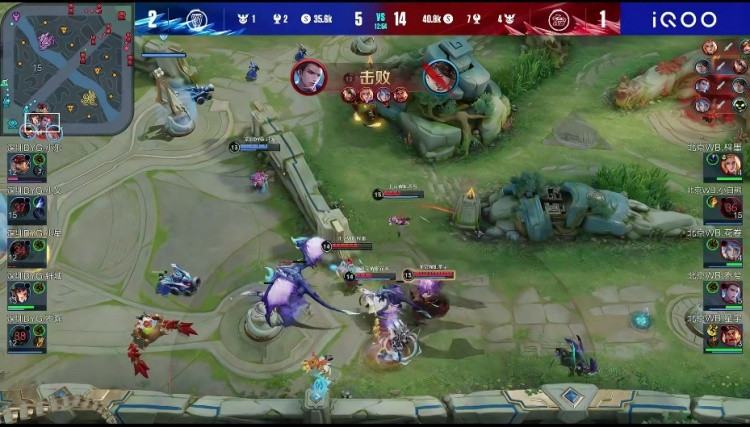The height and width of the screenshot is (427, 750).
Task: Select the fourth DYG player portrait card
Action: [27, 293]
